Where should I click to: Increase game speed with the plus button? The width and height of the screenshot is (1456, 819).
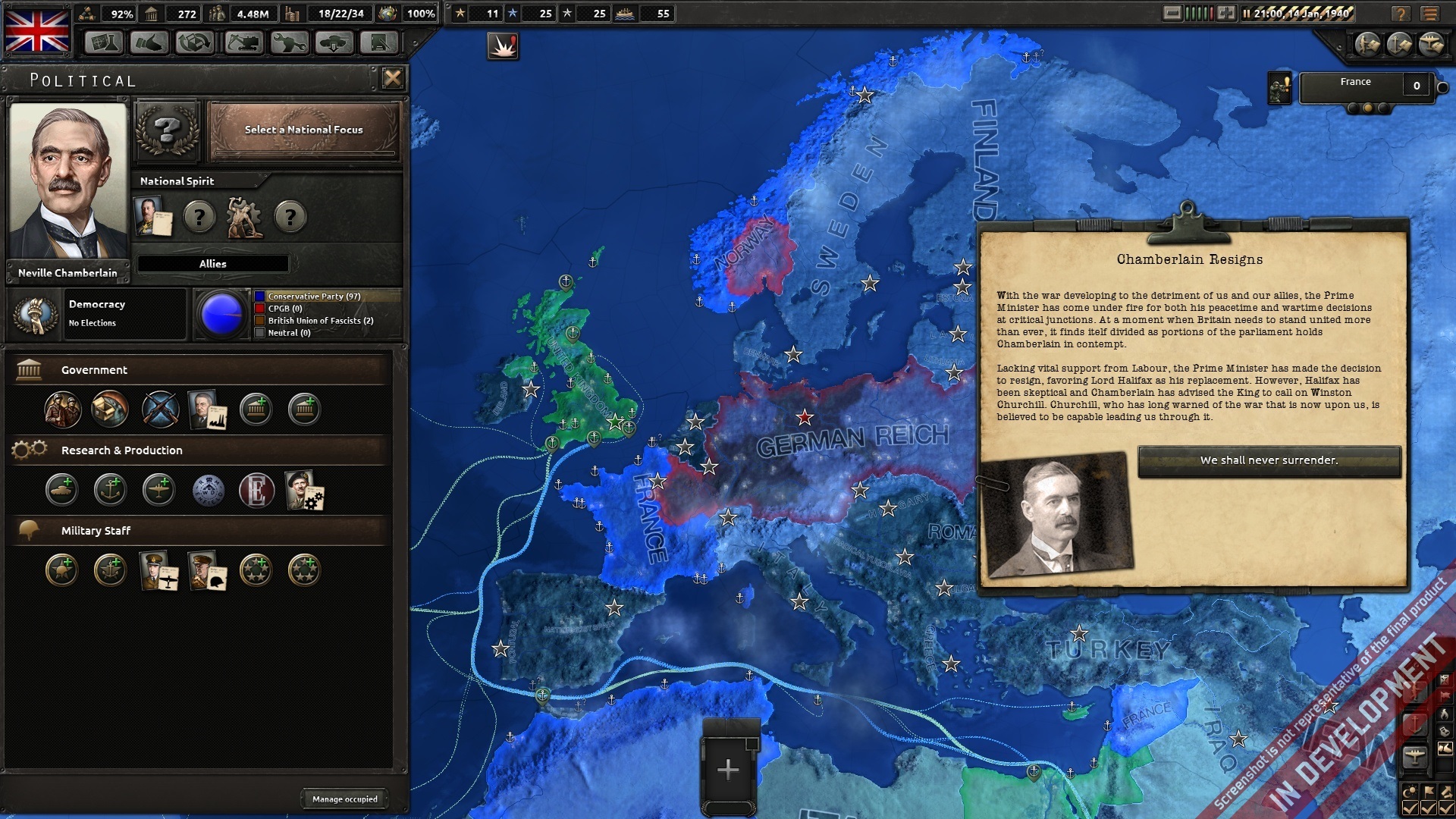(1226, 13)
